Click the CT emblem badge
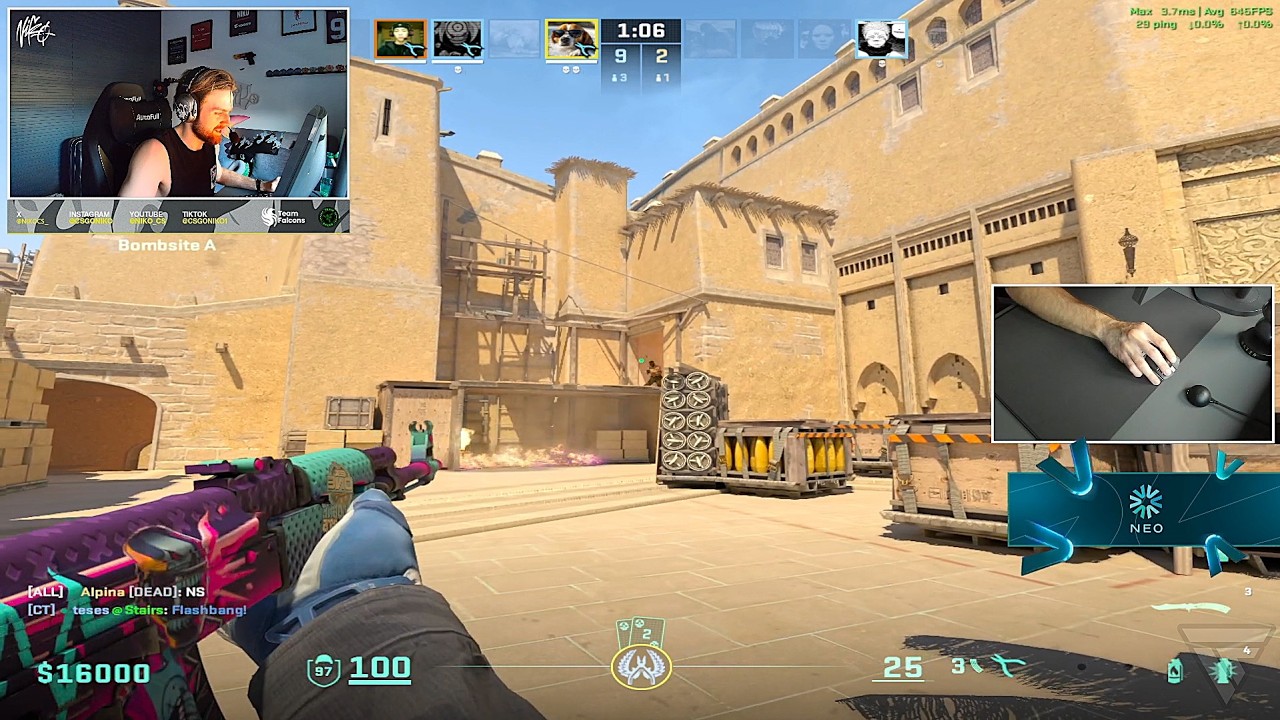 tap(641, 667)
